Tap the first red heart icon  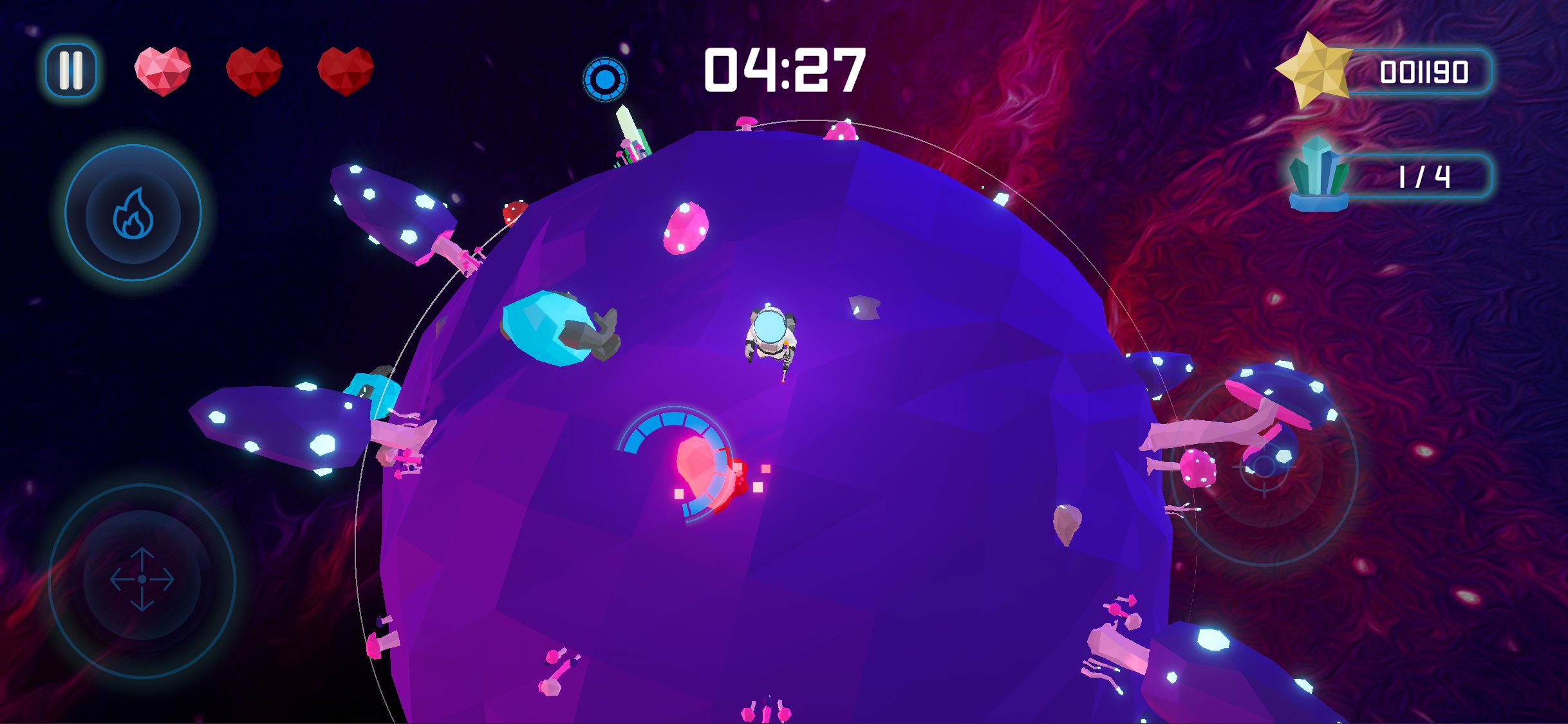click(161, 71)
